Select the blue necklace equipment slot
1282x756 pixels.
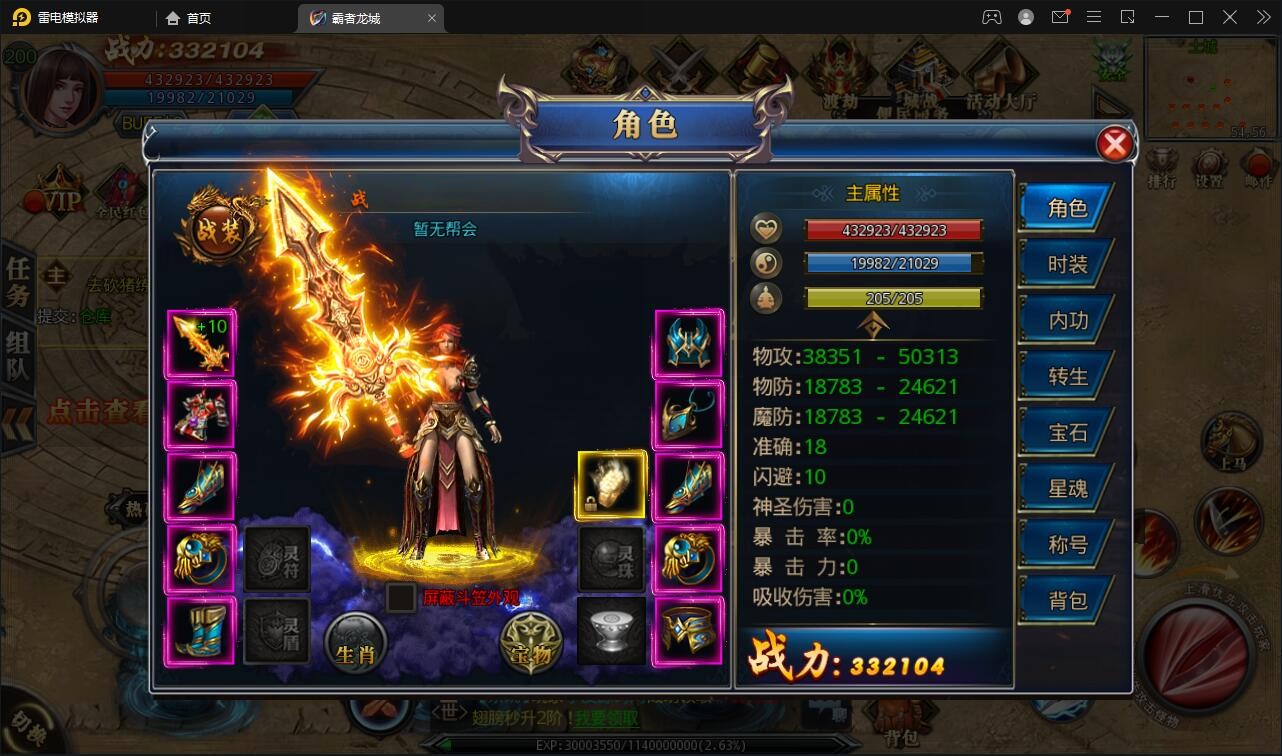point(688,414)
